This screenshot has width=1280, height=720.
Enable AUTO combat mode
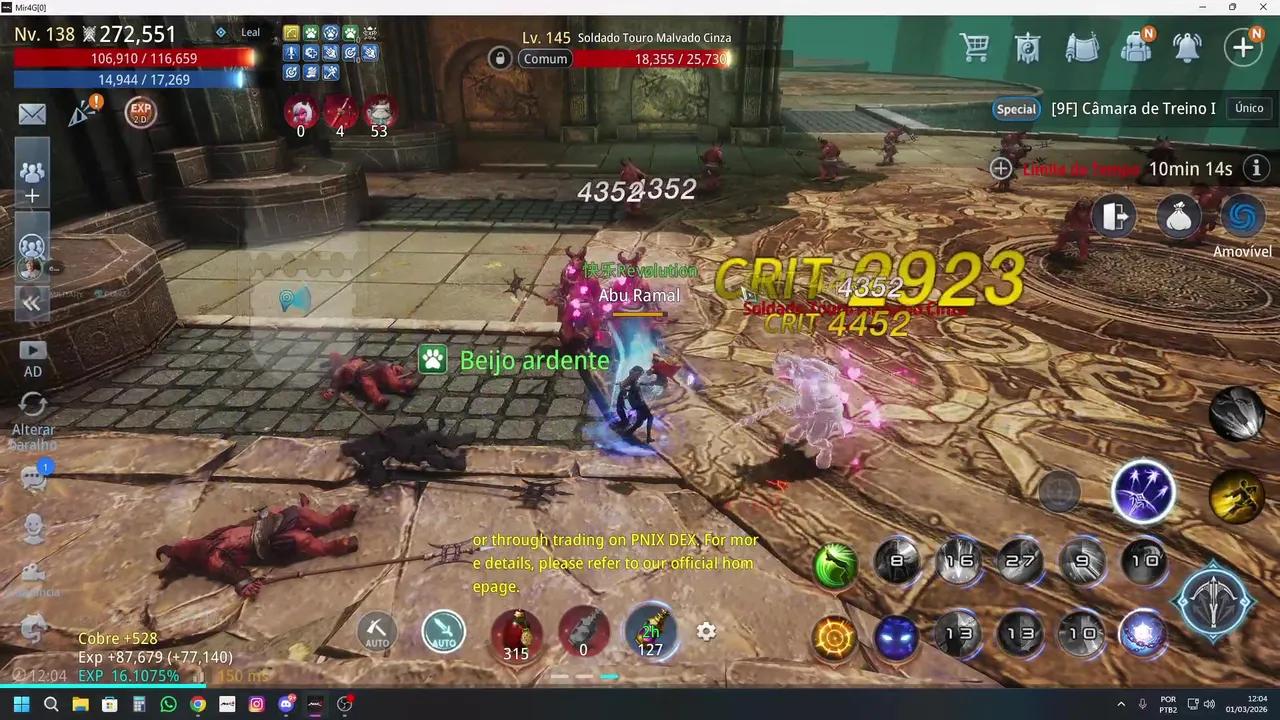point(443,631)
